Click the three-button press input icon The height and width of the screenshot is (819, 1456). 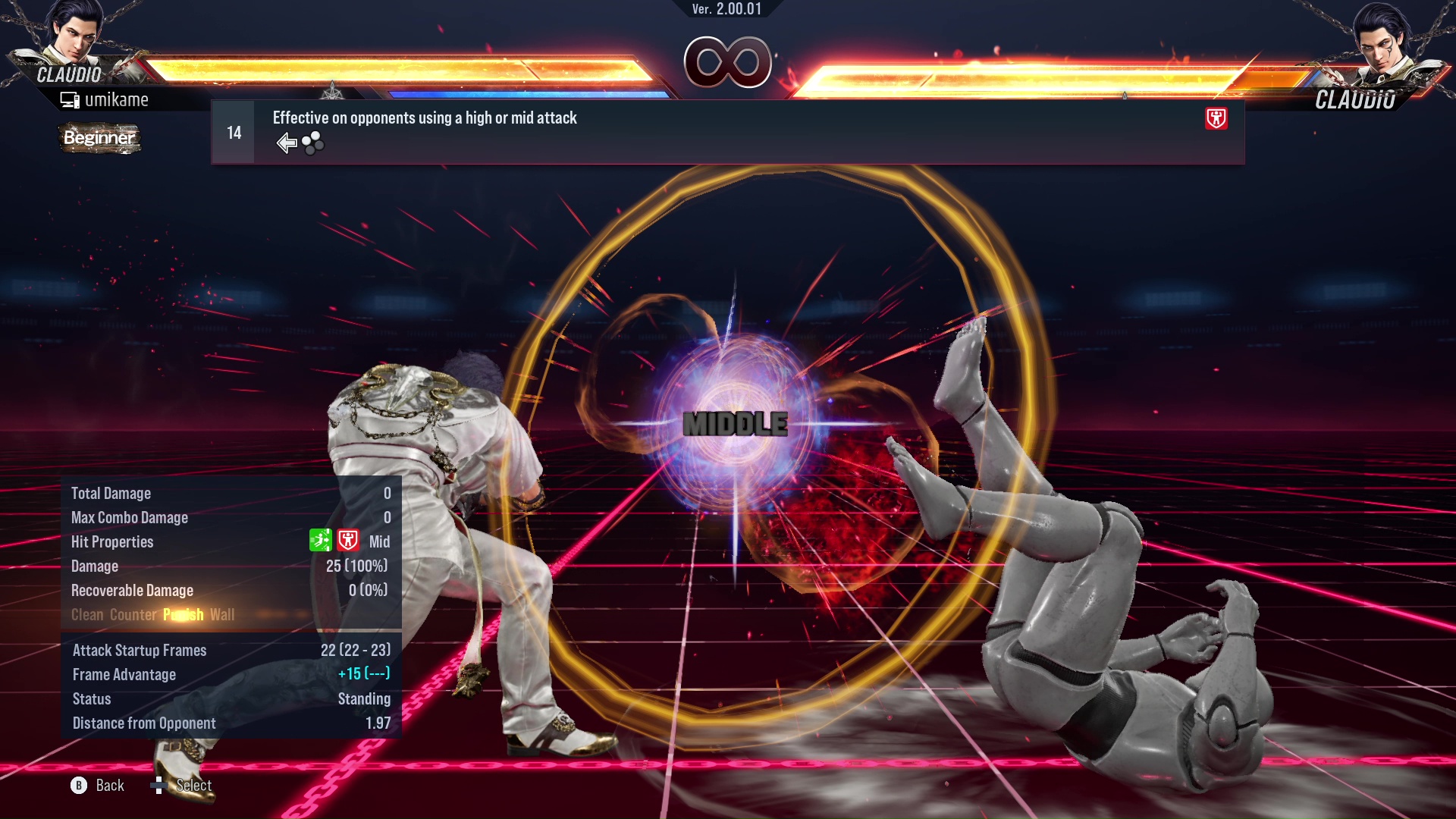[x=312, y=143]
